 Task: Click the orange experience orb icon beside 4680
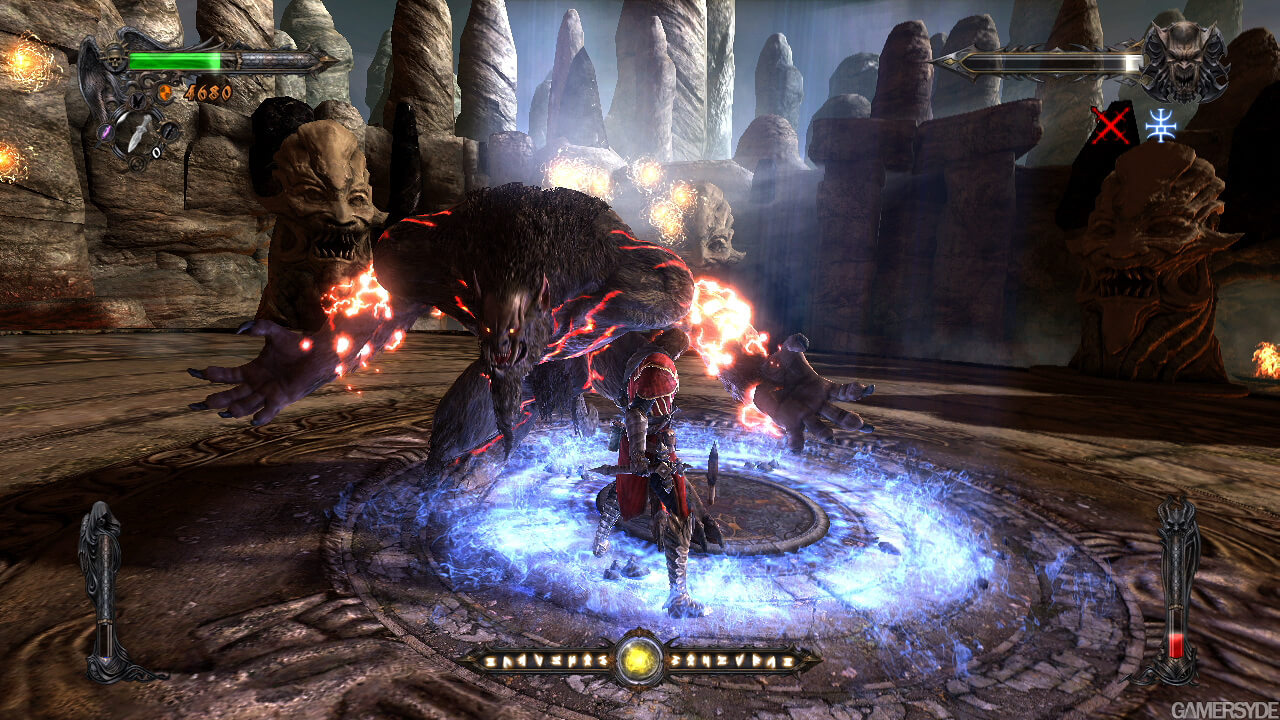coord(165,91)
